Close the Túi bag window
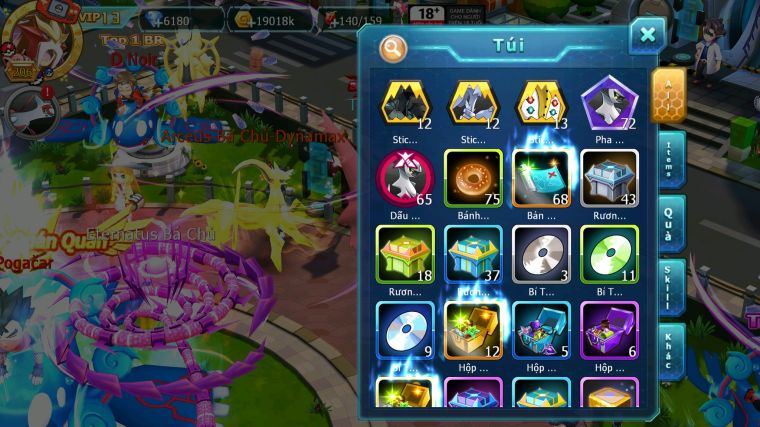 click(x=647, y=36)
